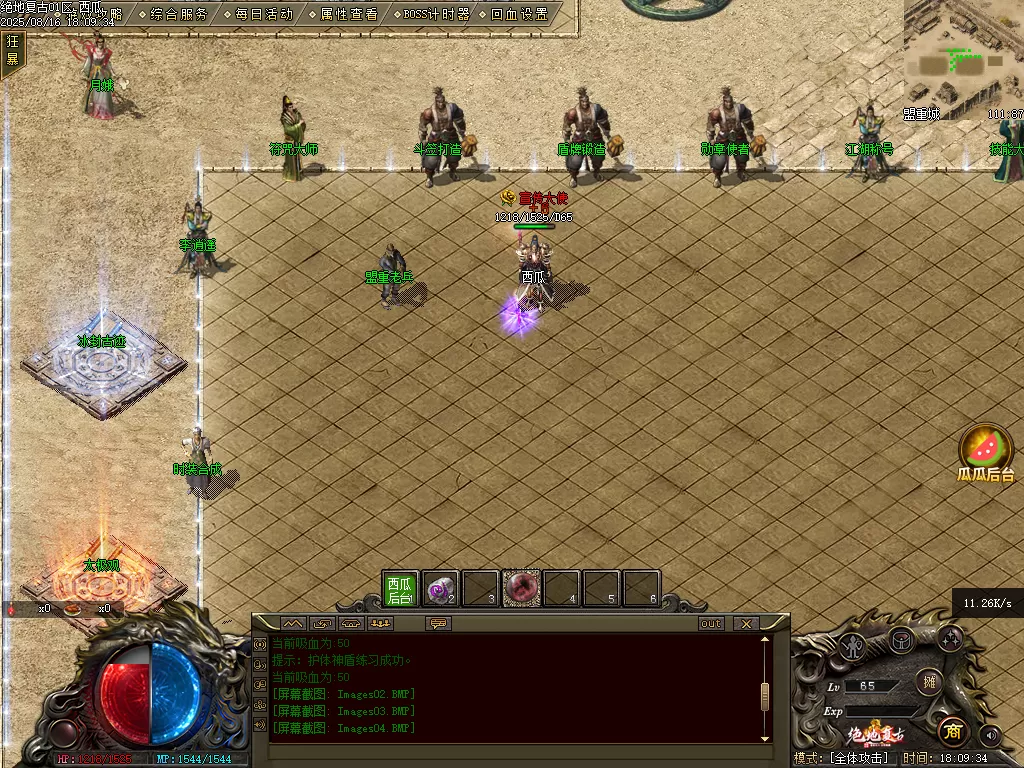Click the chat panel's out button
The height and width of the screenshot is (768, 1024).
(x=711, y=624)
